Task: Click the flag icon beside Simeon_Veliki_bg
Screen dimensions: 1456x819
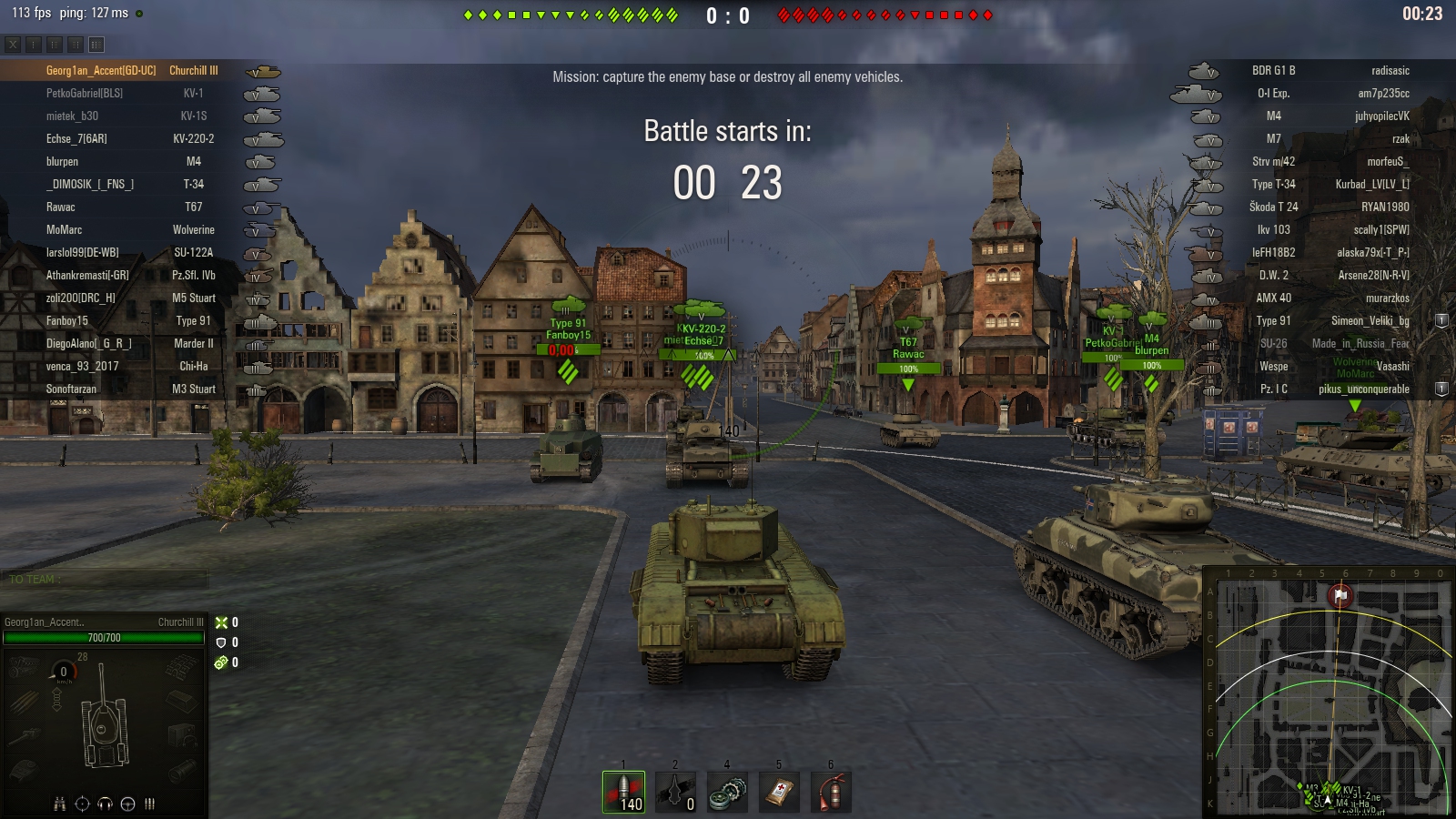Action: pyautogui.click(x=1441, y=321)
